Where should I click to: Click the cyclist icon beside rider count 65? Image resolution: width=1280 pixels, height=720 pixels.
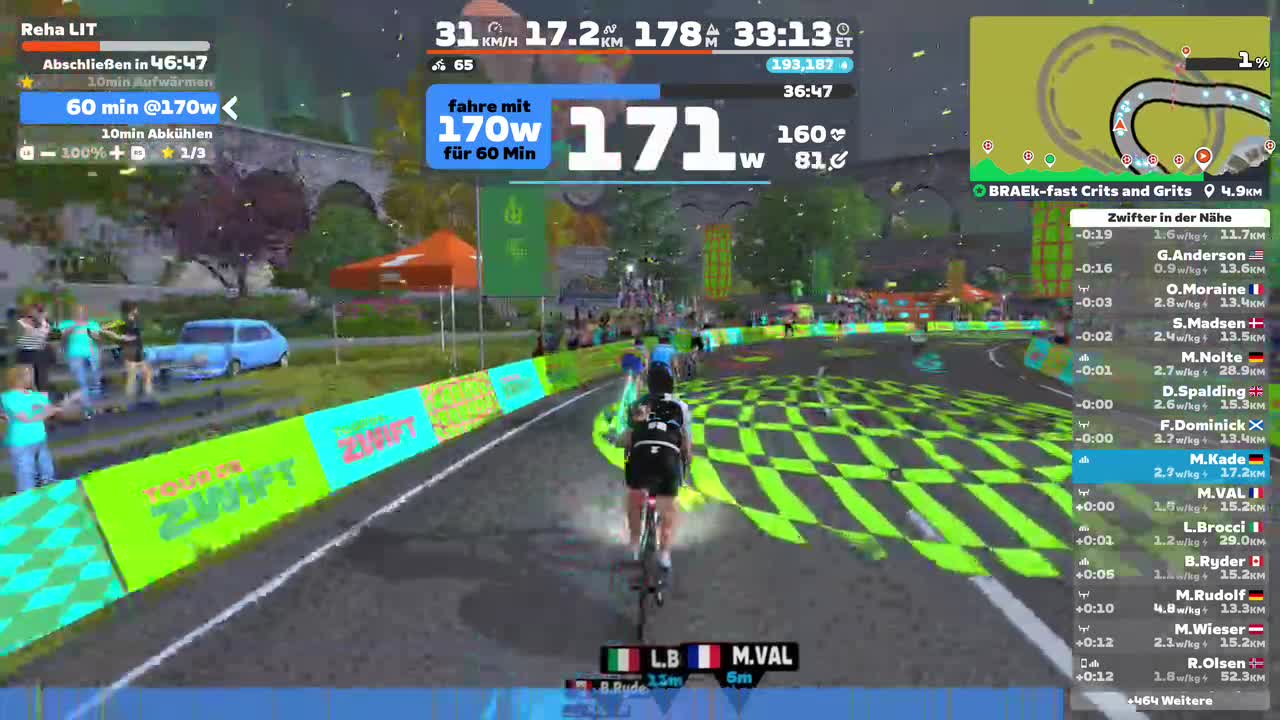pos(438,65)
